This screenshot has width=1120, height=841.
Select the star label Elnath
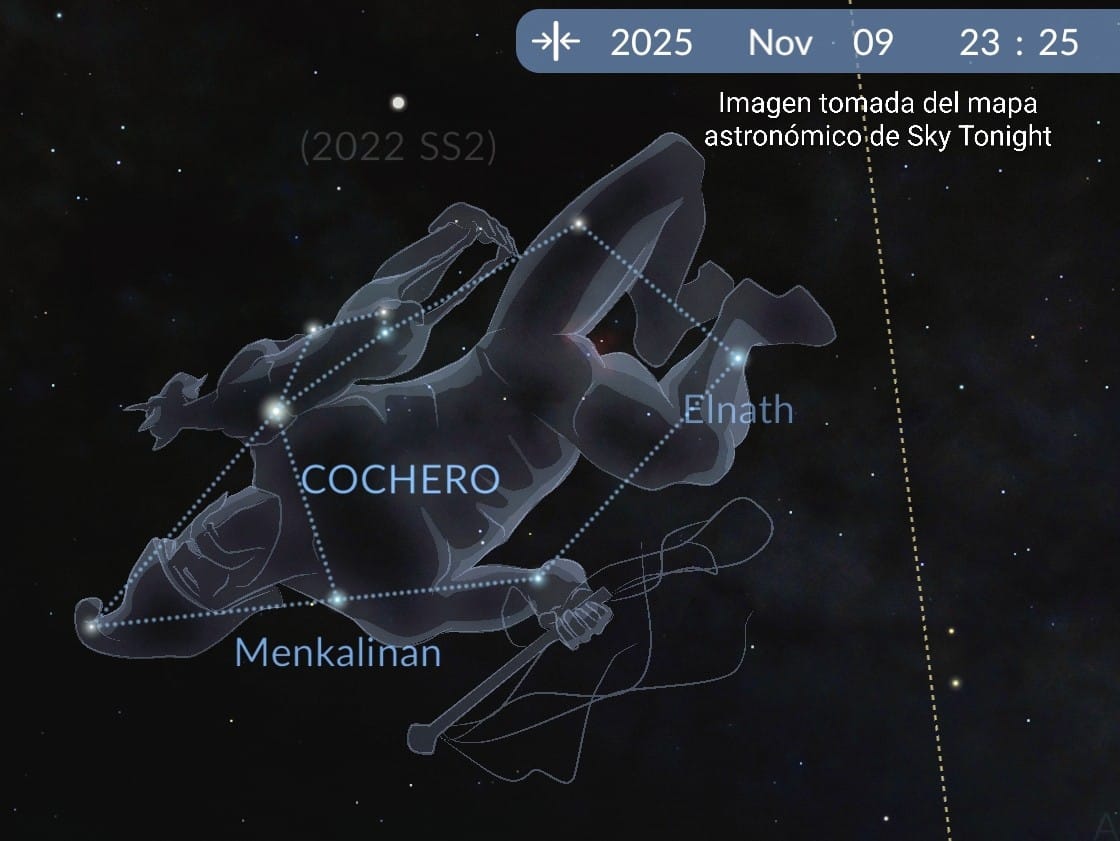(738, 409)
